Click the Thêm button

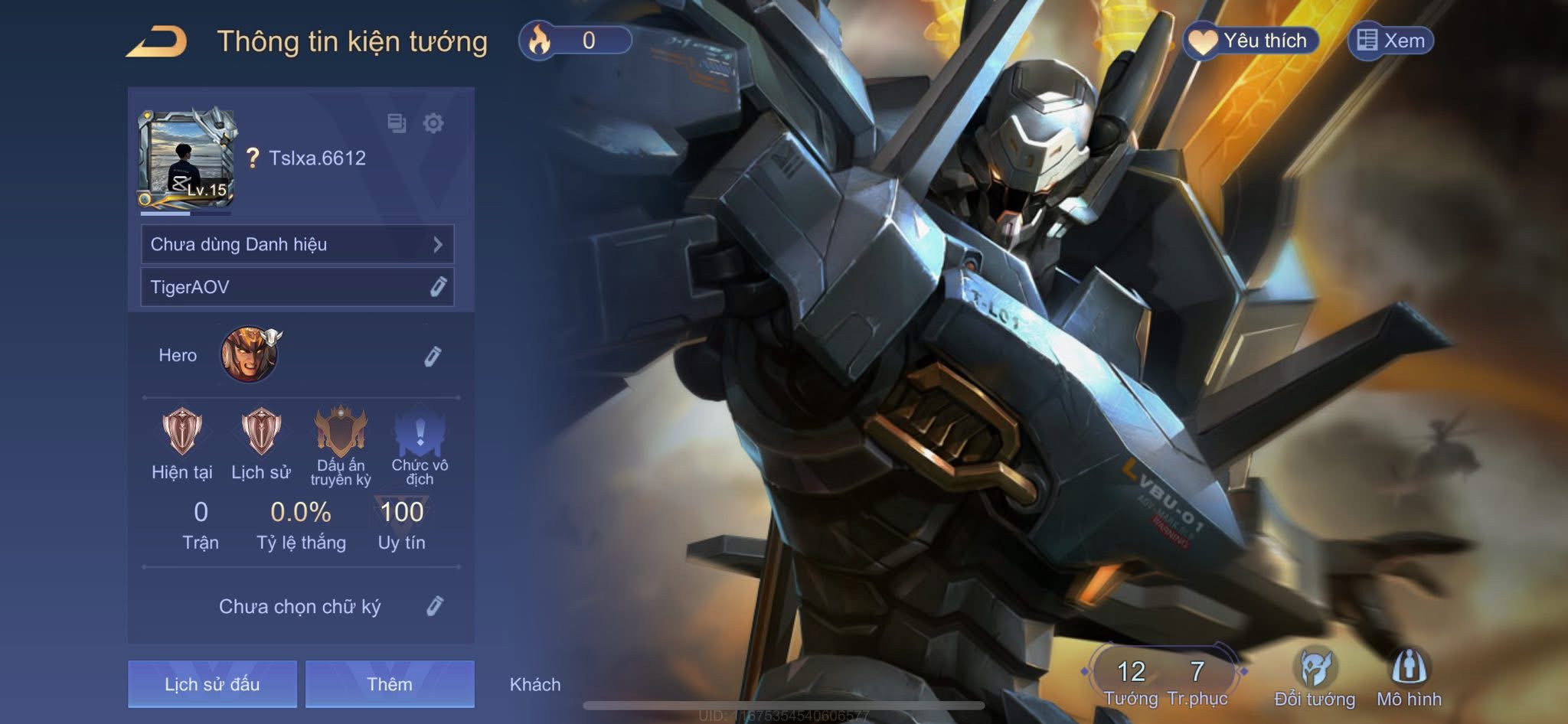390,684
